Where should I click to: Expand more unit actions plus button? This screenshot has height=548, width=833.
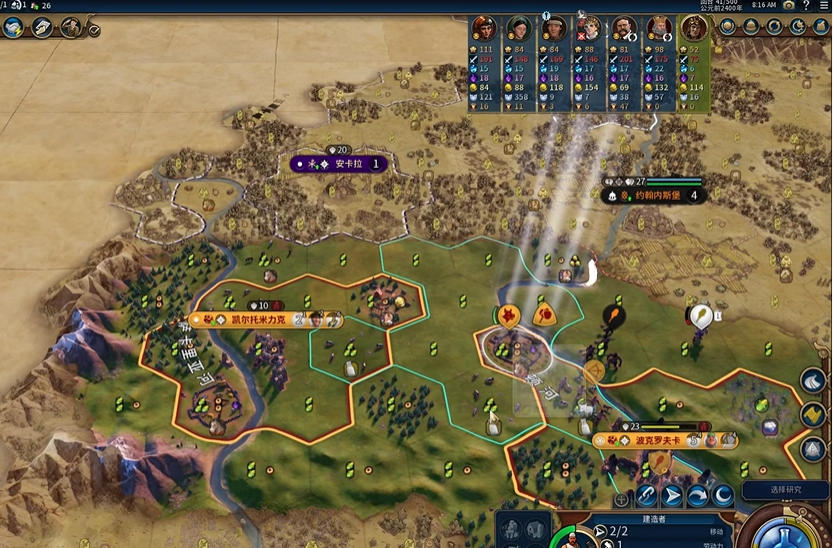[x=622, y=497]
